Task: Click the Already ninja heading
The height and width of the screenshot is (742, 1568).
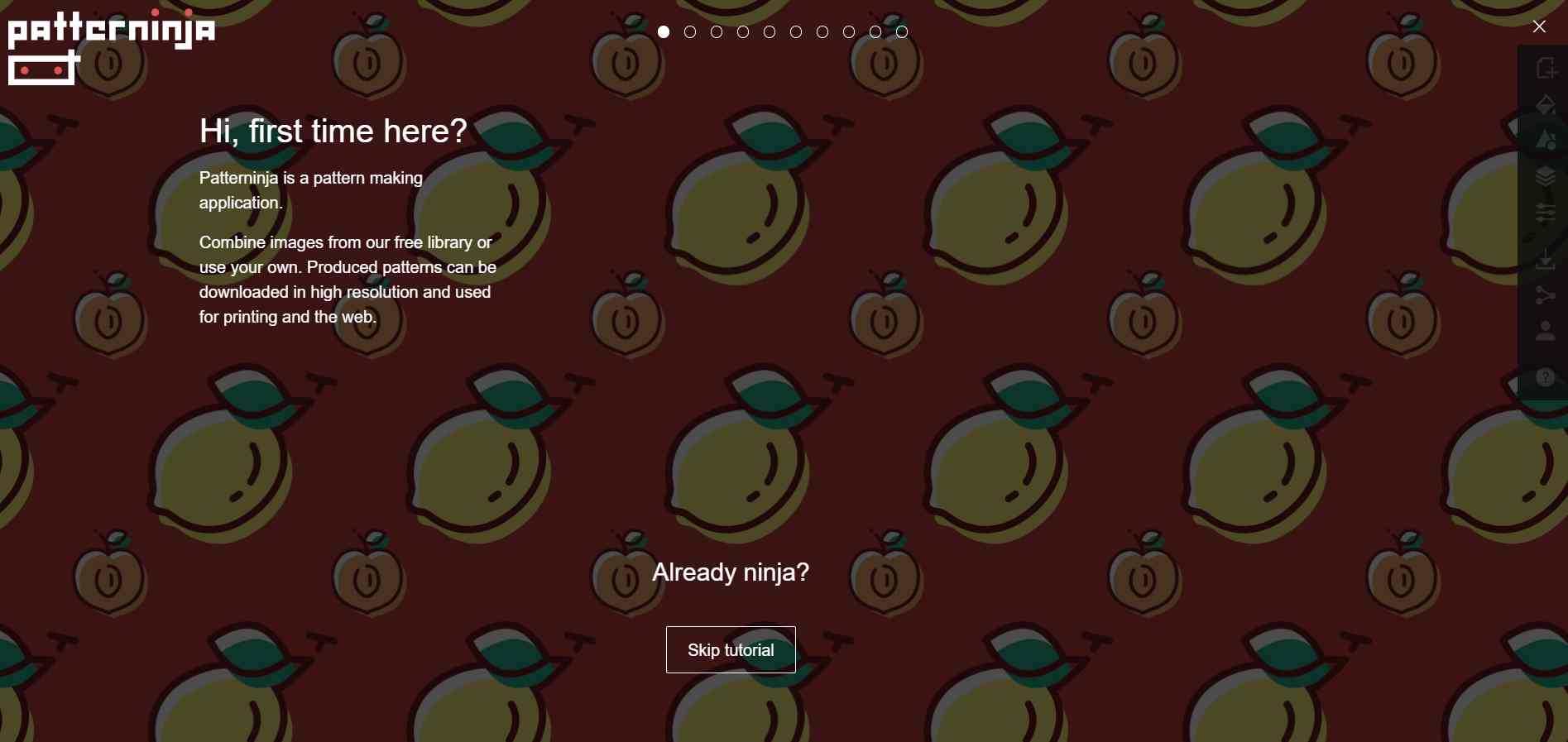Action: (730, 572)
